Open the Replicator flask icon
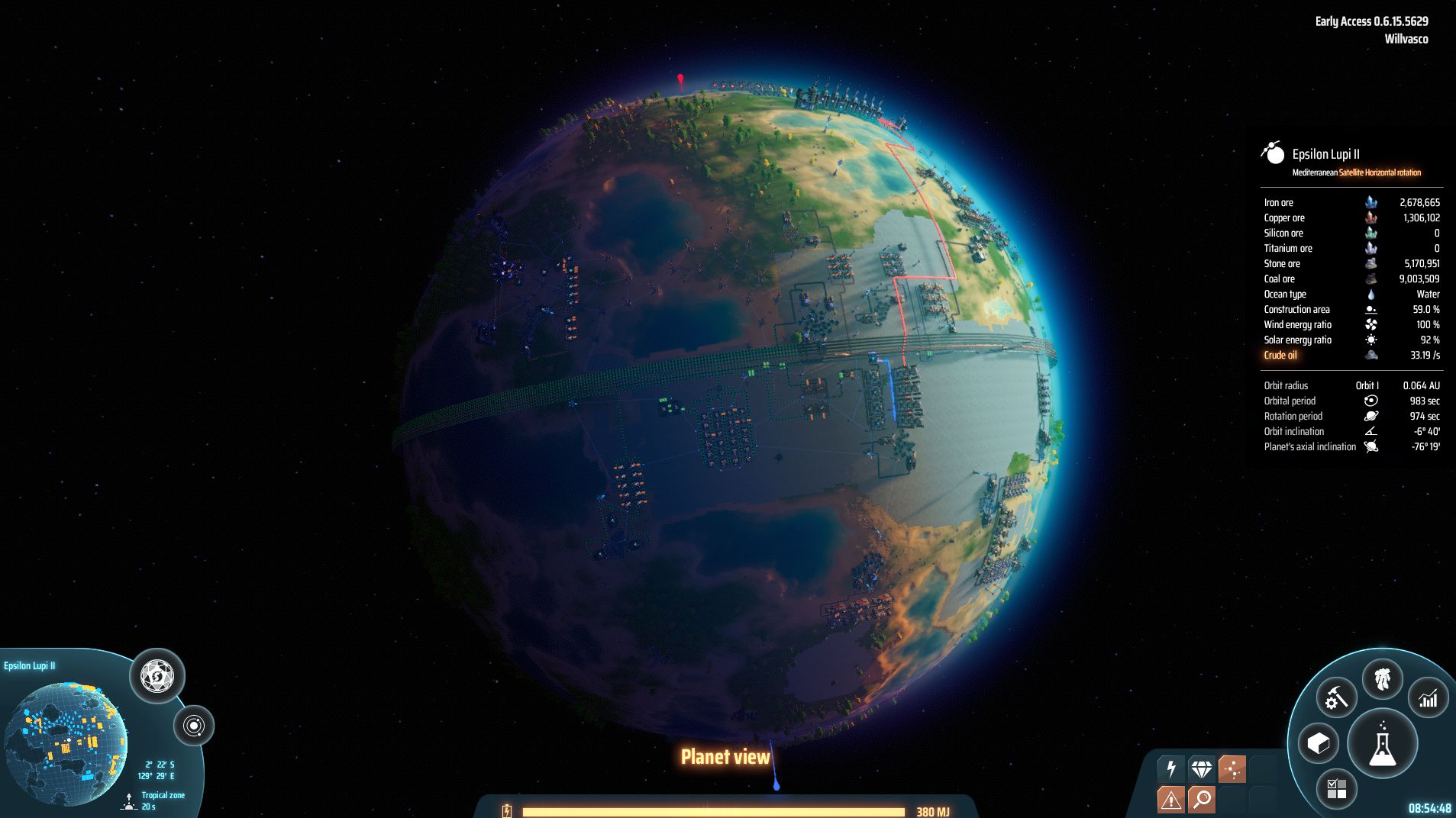The width and height of the screenshot is (1456, 818). pyautogui.click(x=1382, y=742)
